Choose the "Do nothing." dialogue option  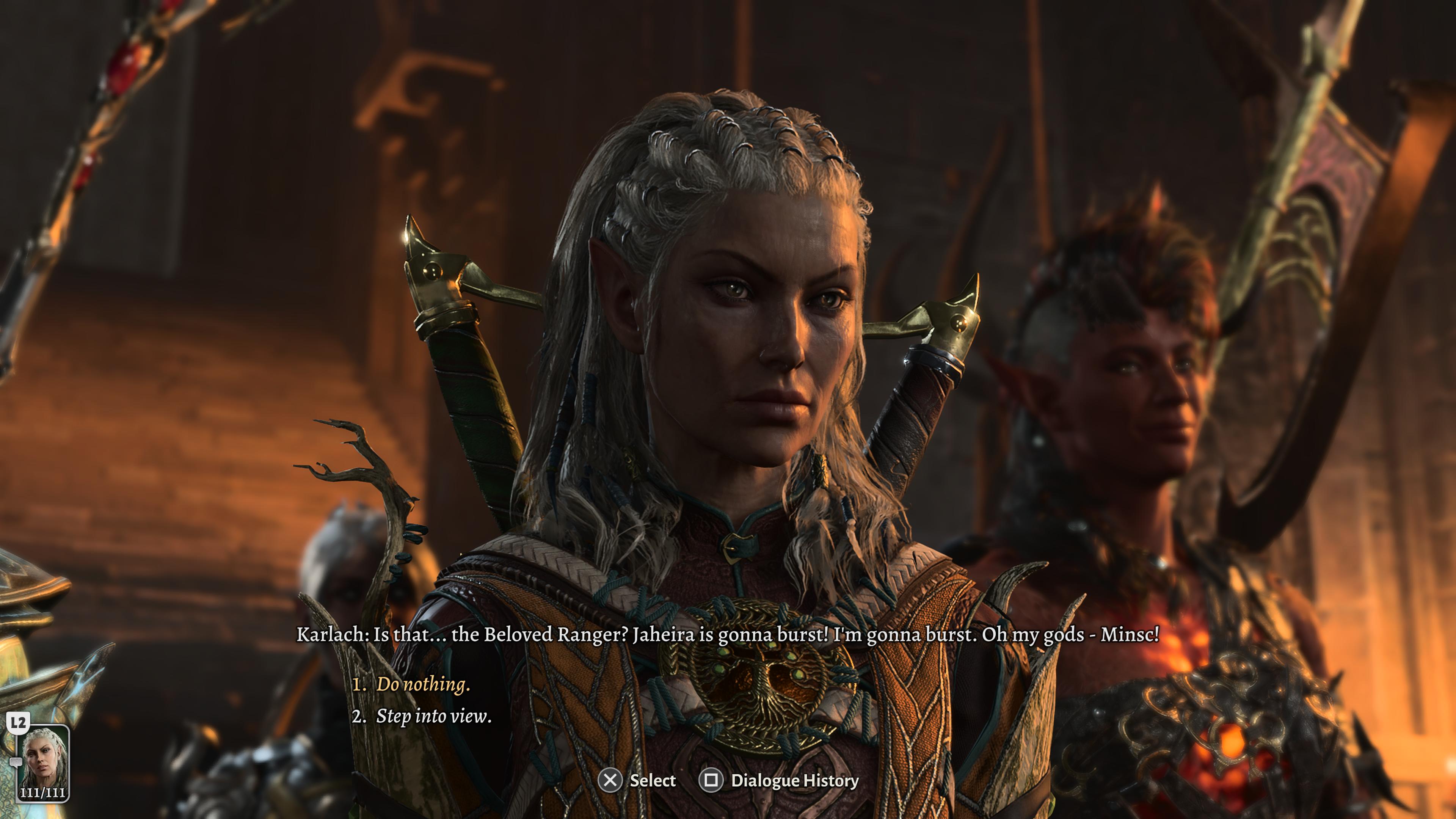423,684
